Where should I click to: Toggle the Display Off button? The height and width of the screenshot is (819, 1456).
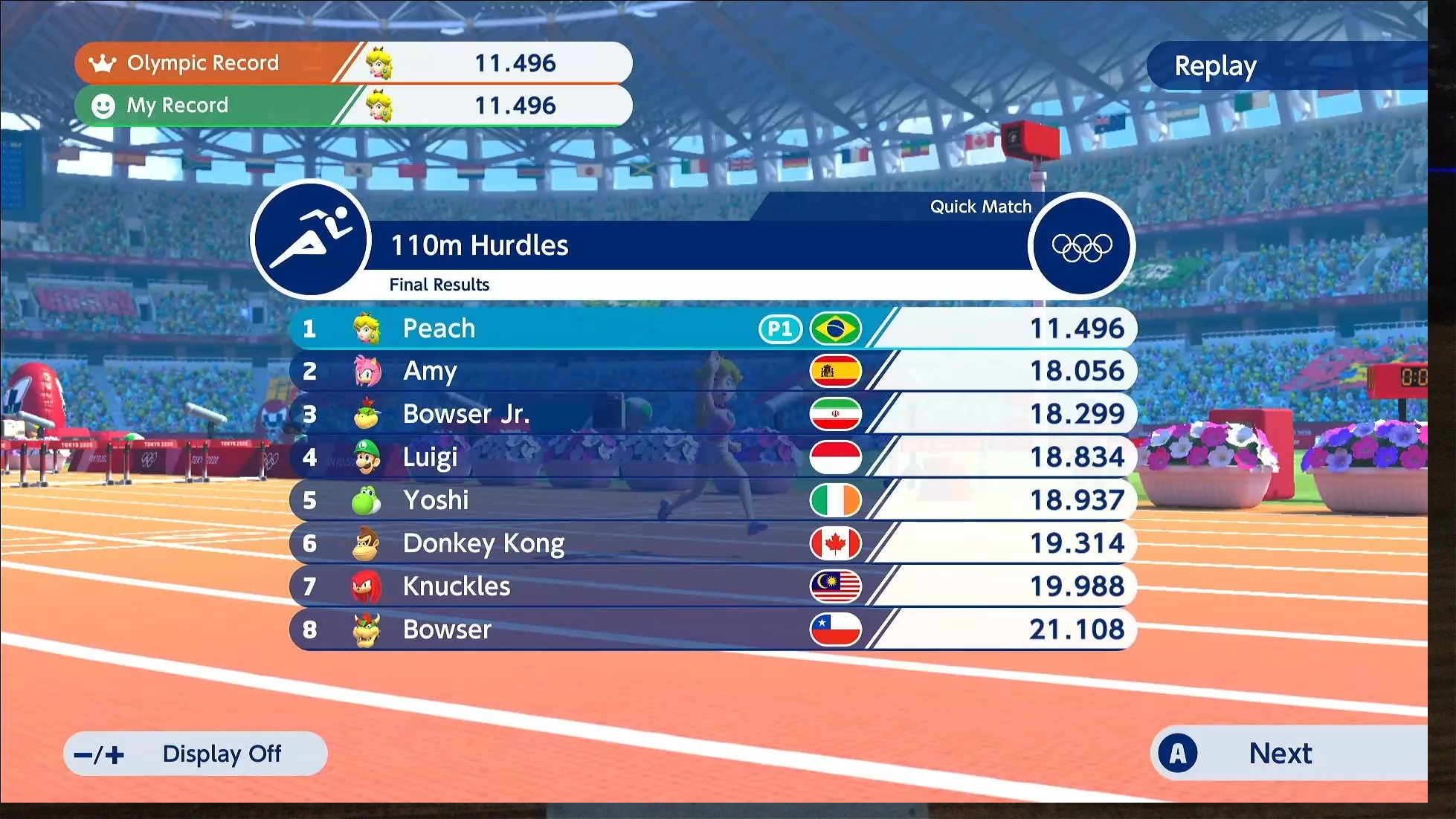click(196, 754)
